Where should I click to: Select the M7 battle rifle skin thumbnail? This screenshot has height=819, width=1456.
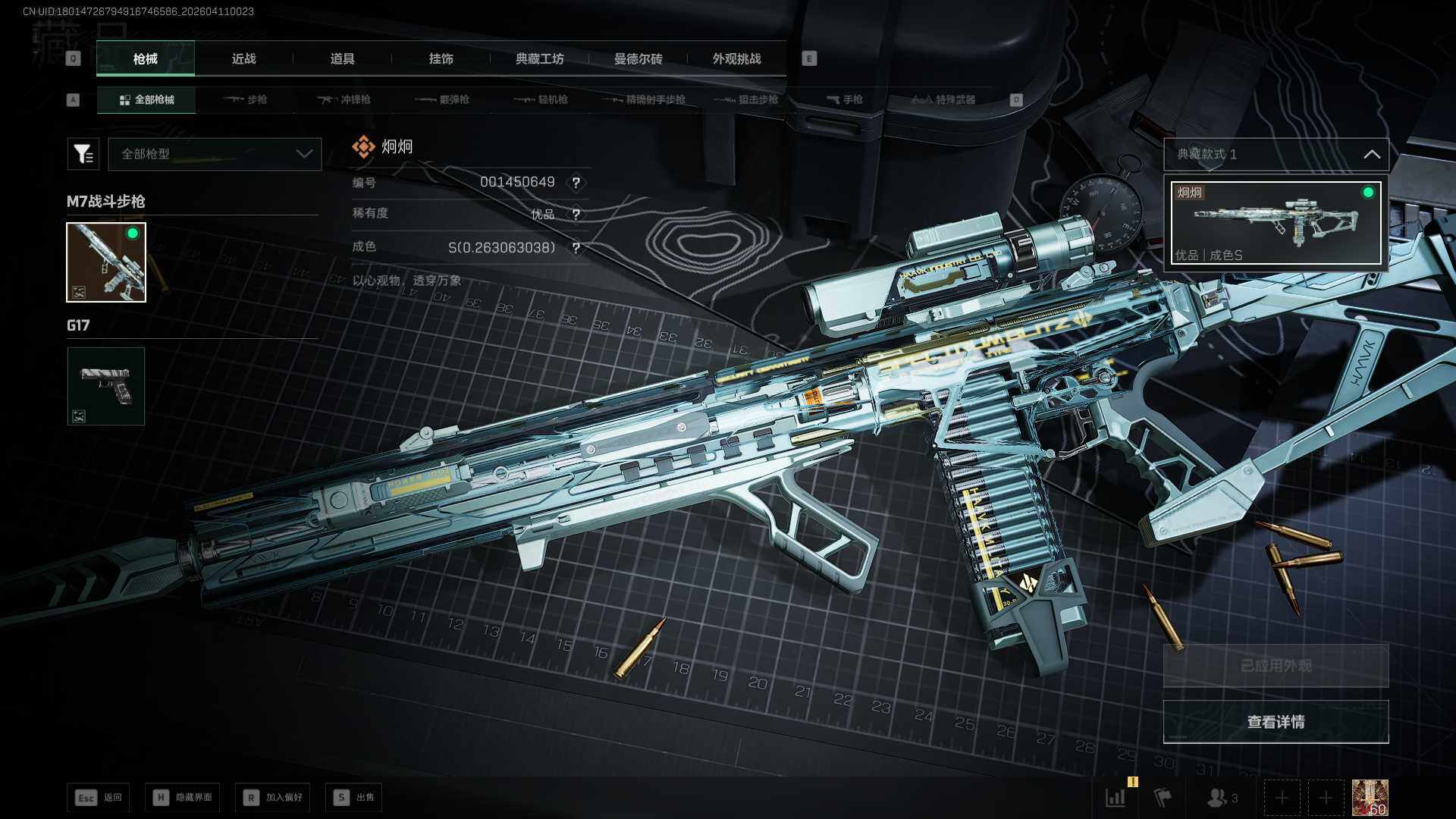pyautogui.click(x=106, y=262)
